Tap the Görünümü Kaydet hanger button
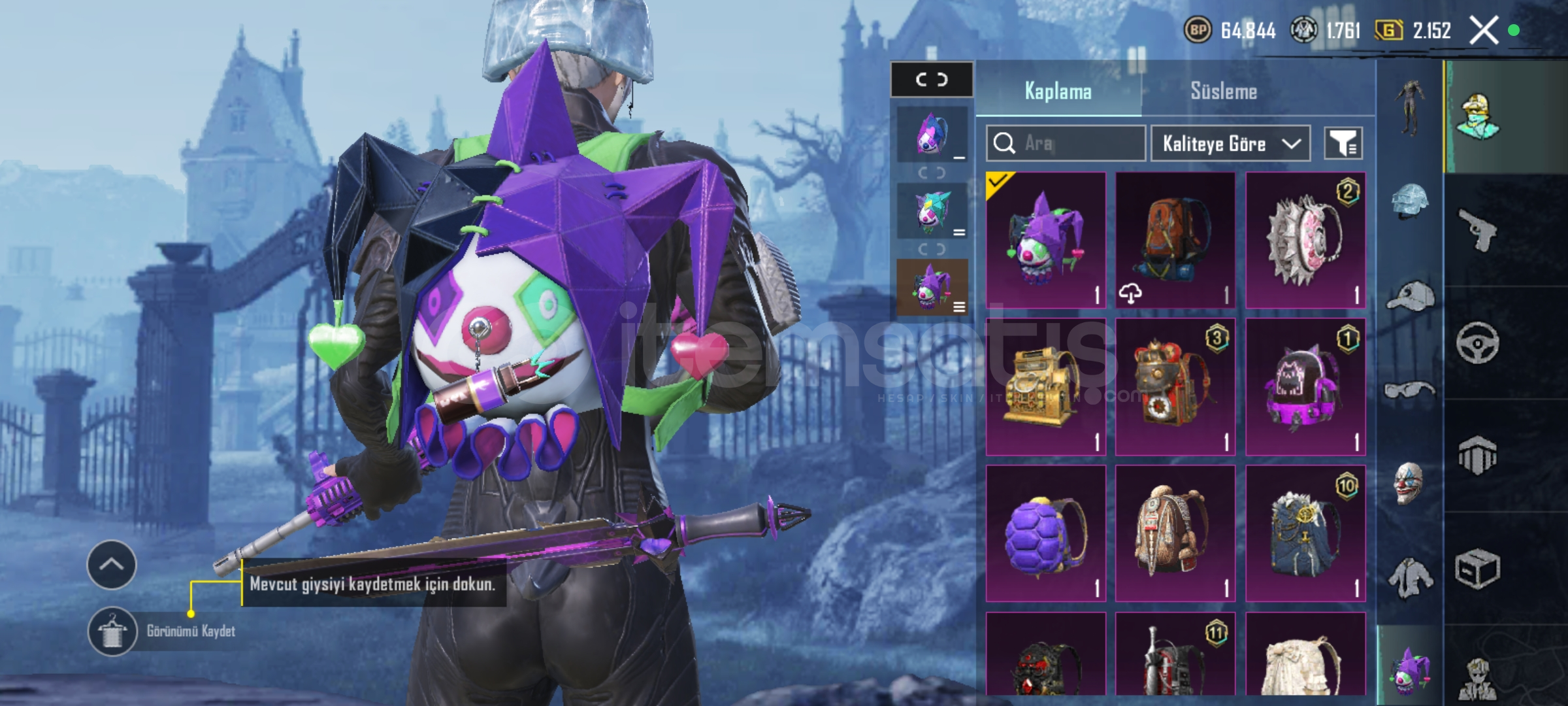 (112, 631)
